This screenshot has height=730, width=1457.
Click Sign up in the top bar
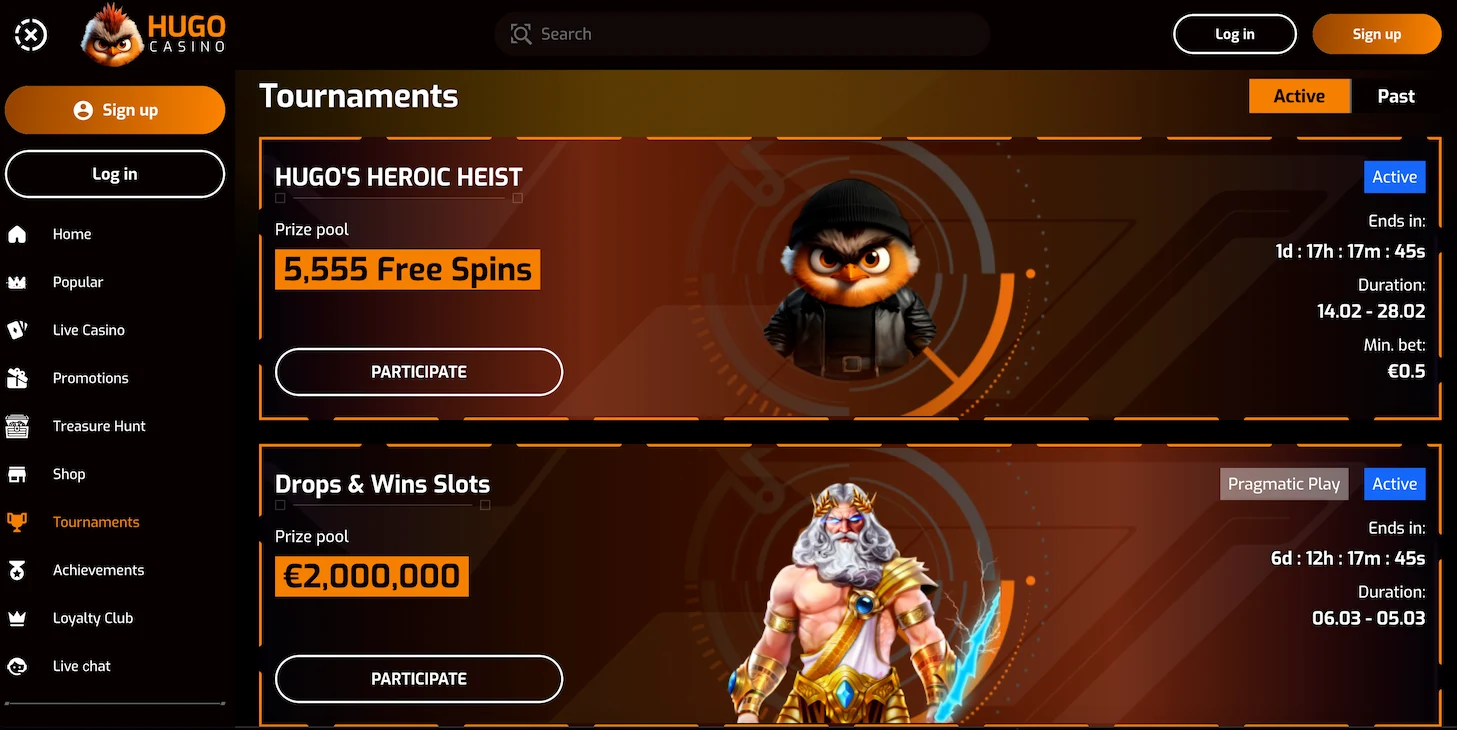pyautogui.click(x=1377, y=33)
